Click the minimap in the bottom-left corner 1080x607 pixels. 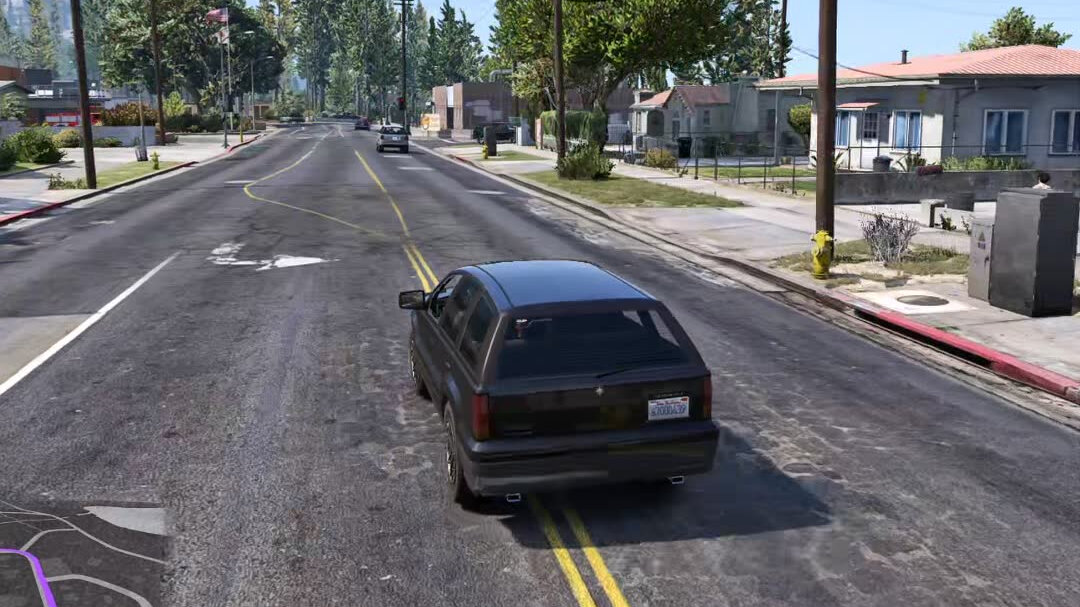[82, 553]
